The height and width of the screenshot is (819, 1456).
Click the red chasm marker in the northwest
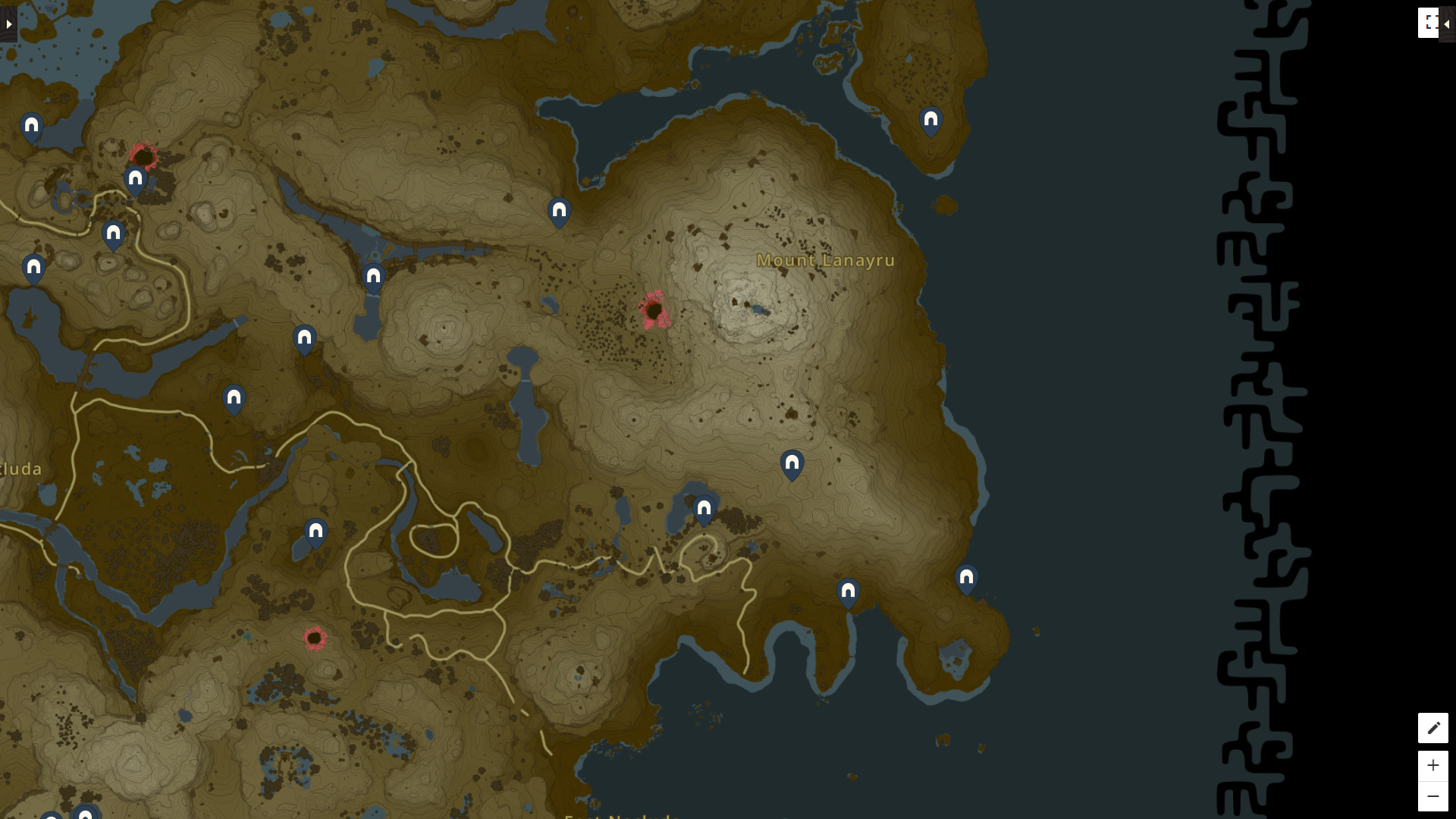[x=144, y=156]
